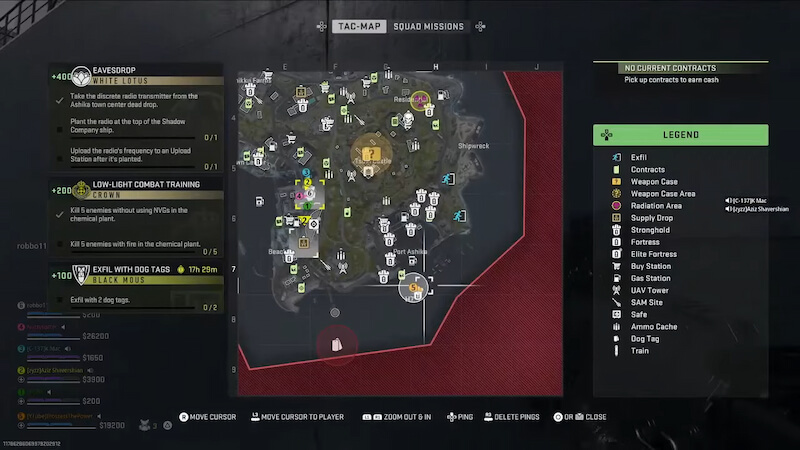Click the green Legend header
Image resolution: width=800 pixels, height=450 pixels.
tap(680, 135)
